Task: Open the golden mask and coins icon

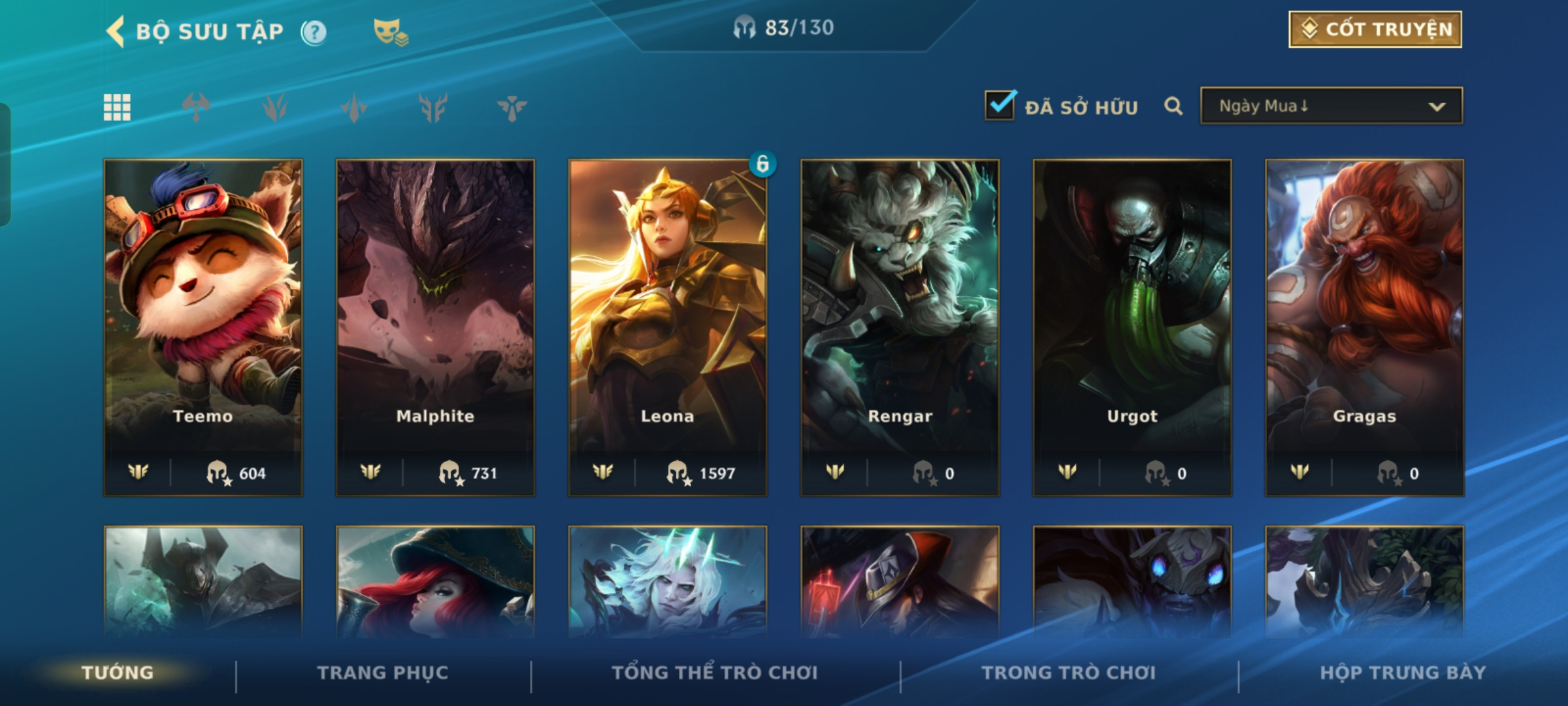Action: tap(390, 32)
